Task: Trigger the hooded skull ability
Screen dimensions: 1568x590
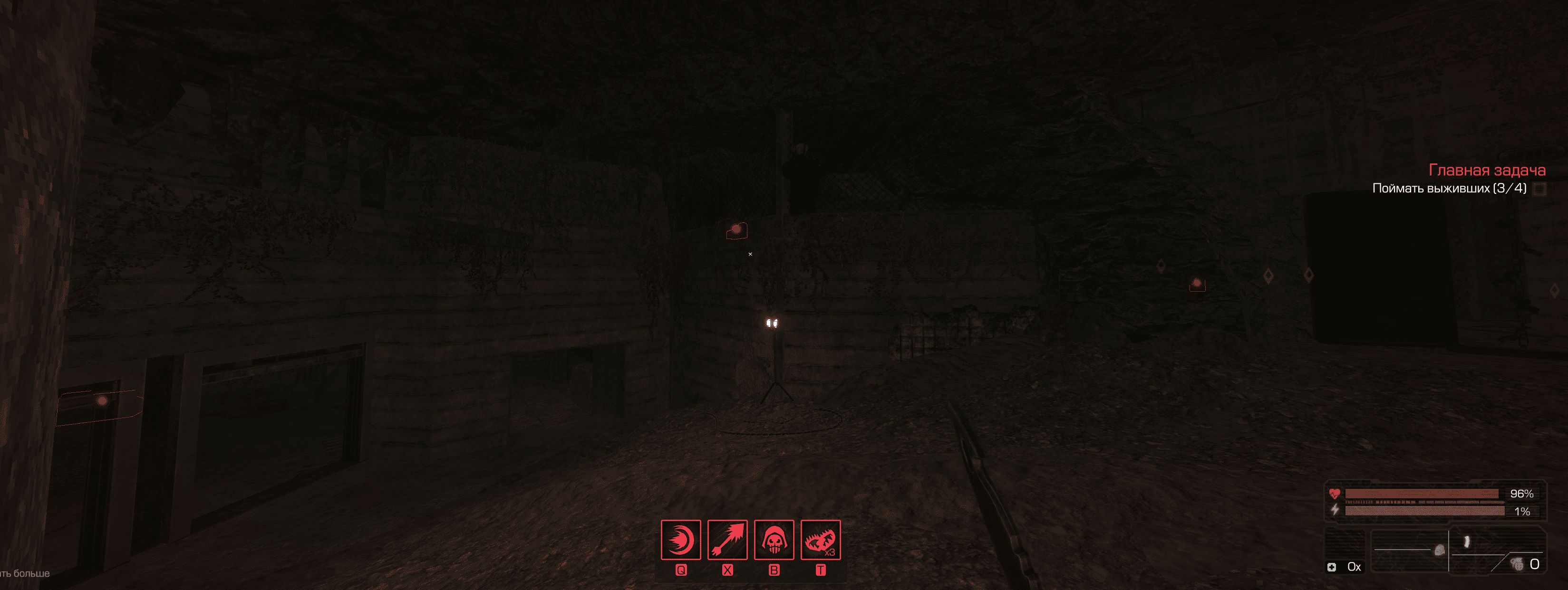Action: point(774,540)
